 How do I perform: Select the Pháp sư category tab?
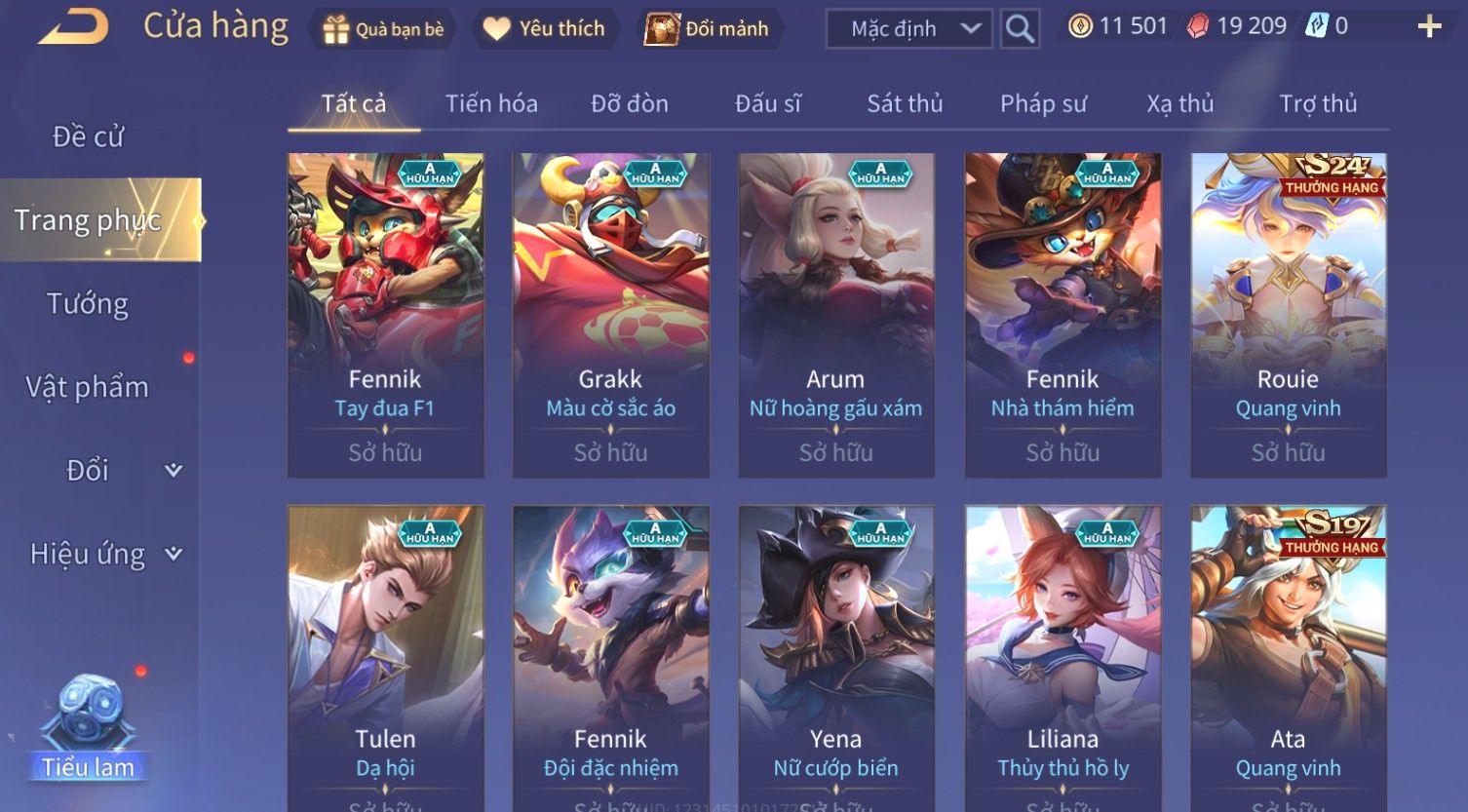click(x=1043, y=103)
